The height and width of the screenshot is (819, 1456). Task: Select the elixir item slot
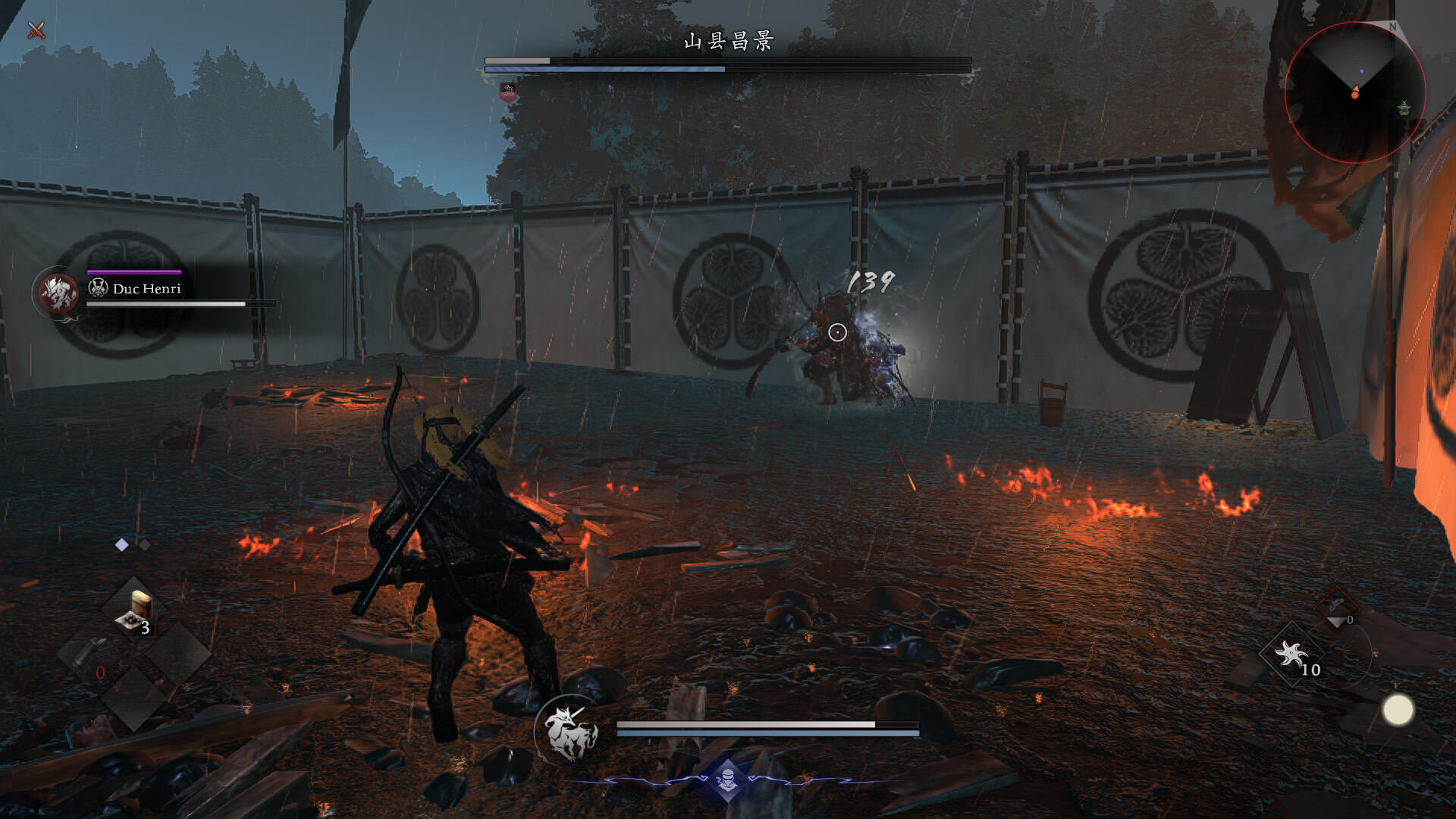coord(136,612)
